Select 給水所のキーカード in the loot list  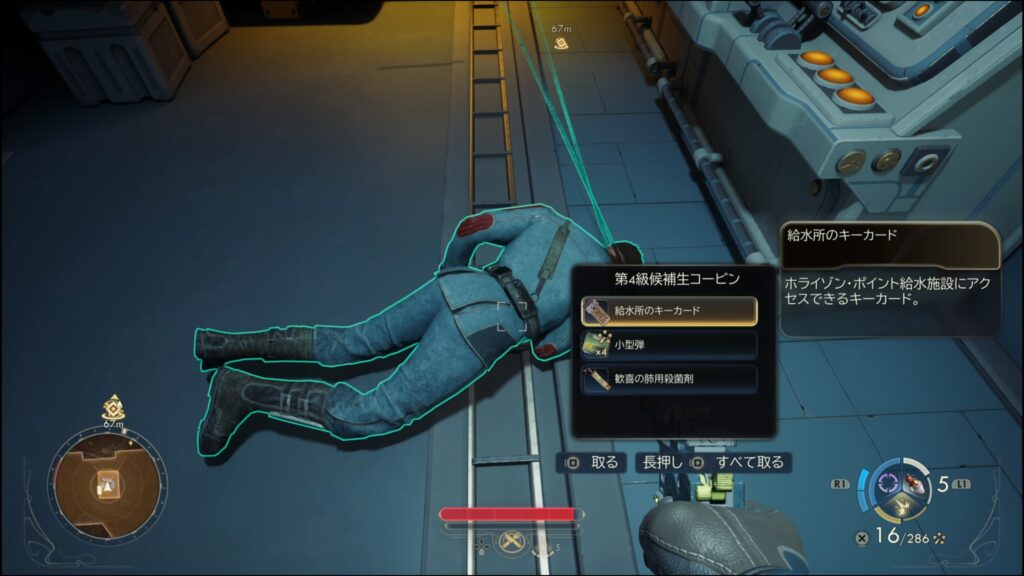[x=669, y=310]
